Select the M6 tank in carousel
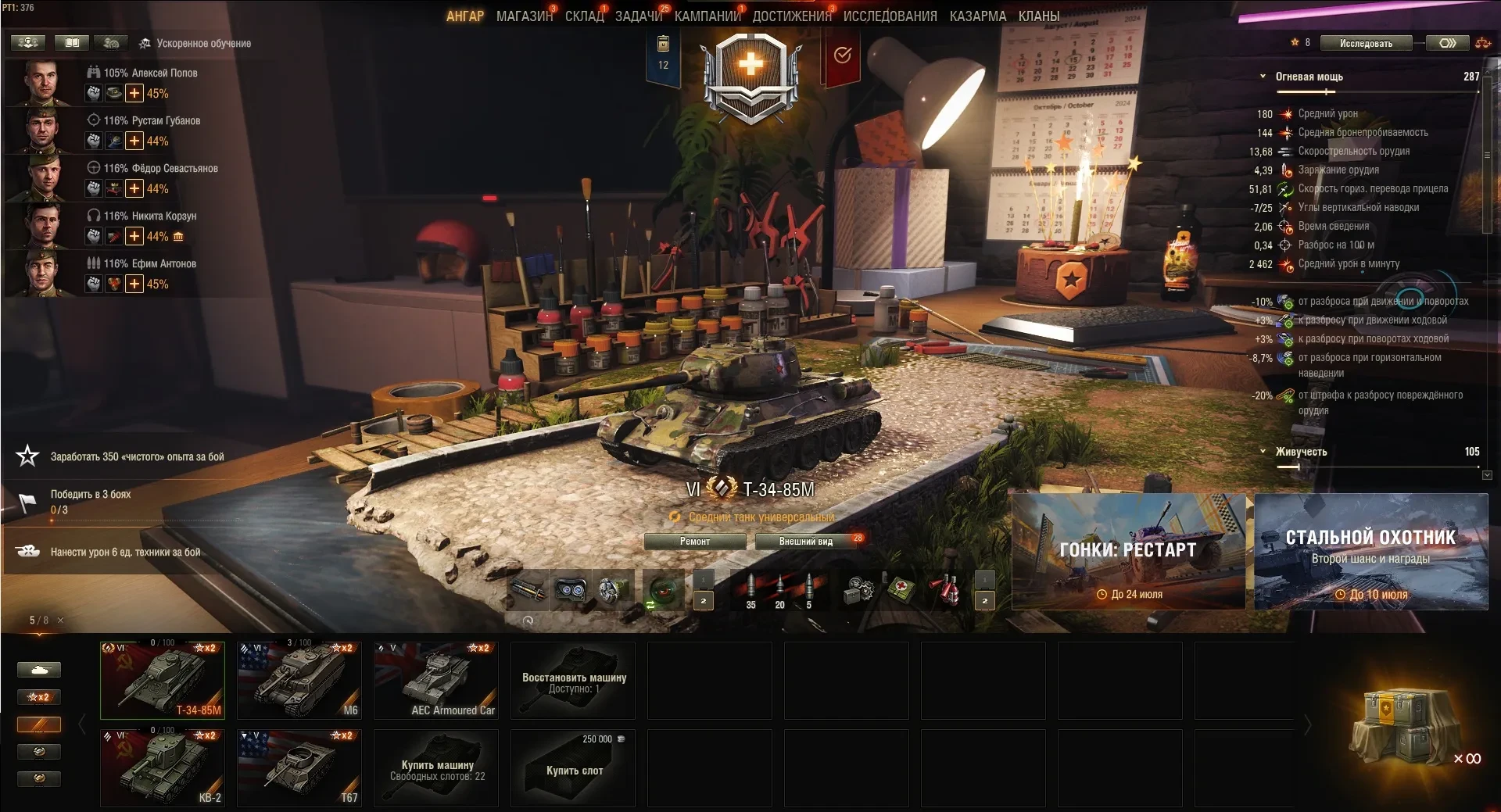The image size is (1501, 812). pyautogui.click(x=299, y=681)
